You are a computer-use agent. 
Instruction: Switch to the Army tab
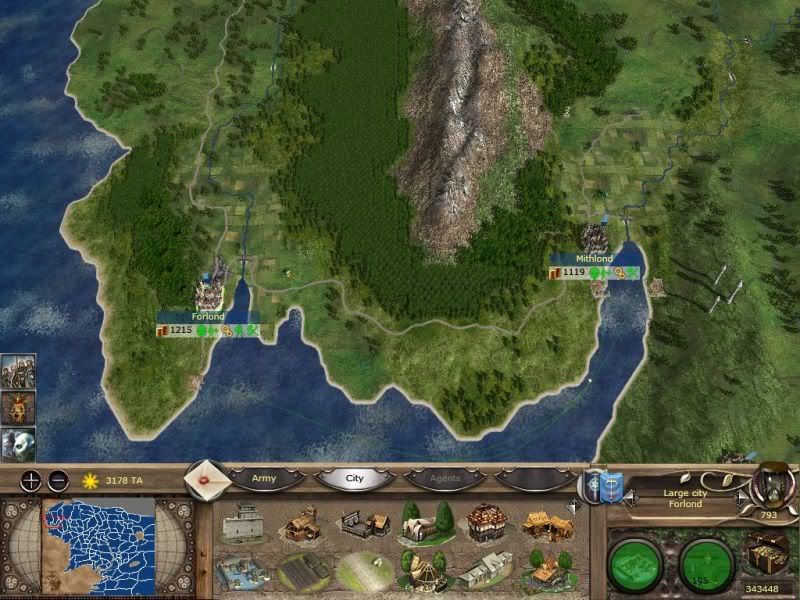pos(264,479)
